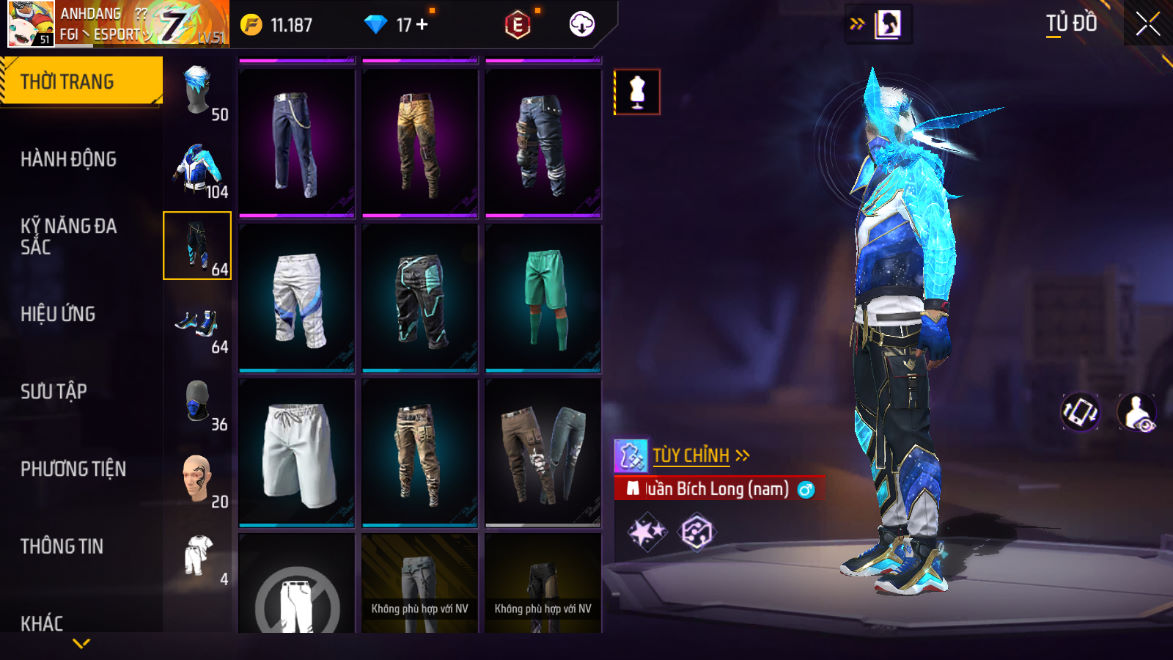Close the wardrobe with the X button
1173x660 pixels.
(1148, 24)
